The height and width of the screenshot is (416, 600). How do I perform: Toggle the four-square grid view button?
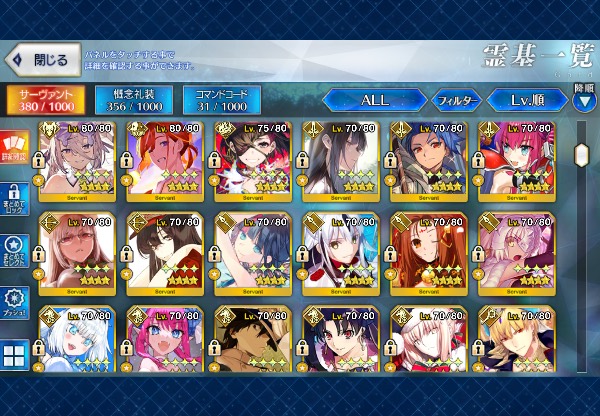(x=14, y=355)
